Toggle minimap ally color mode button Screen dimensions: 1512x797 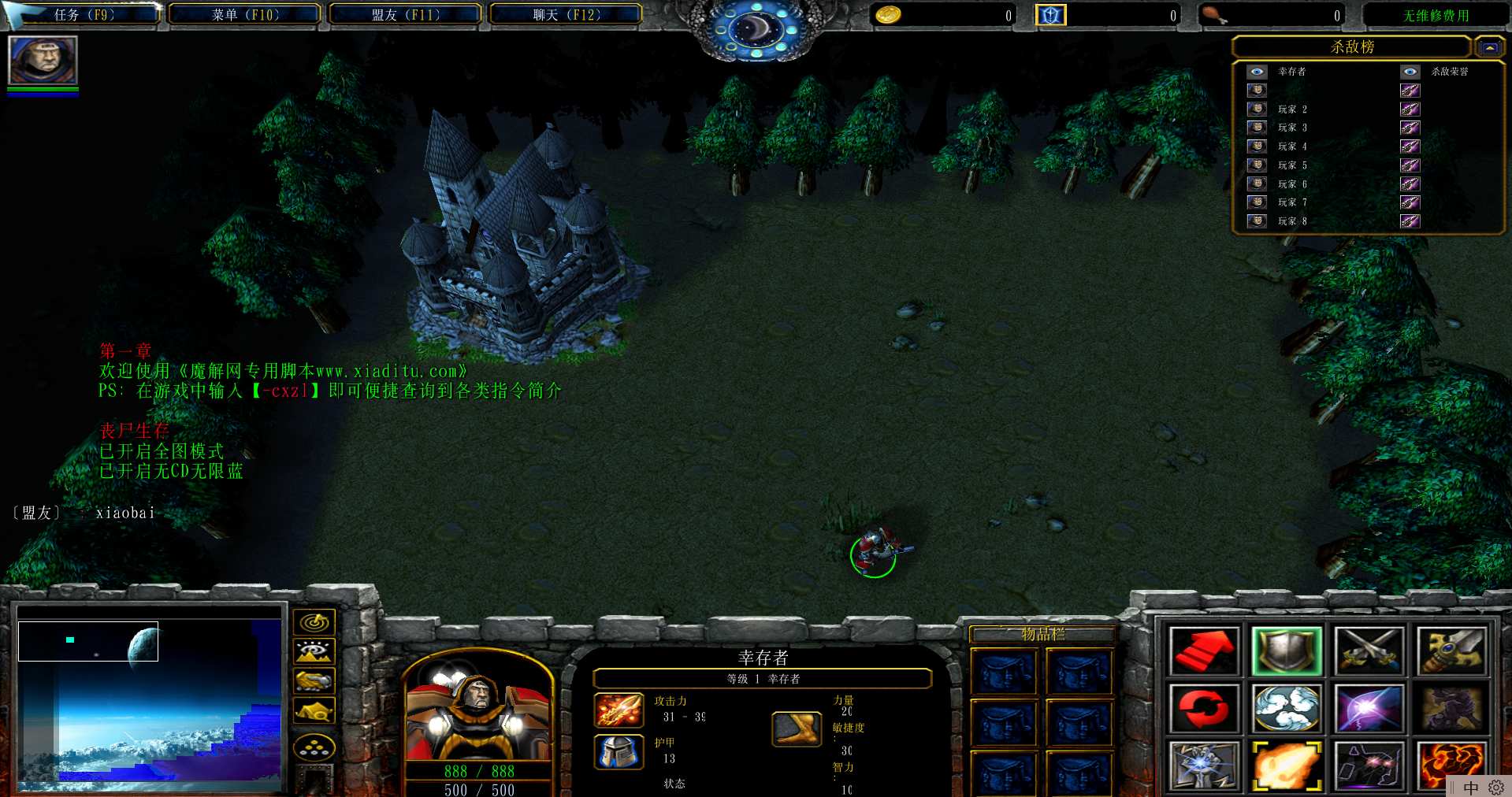click(x=314, y=681)
